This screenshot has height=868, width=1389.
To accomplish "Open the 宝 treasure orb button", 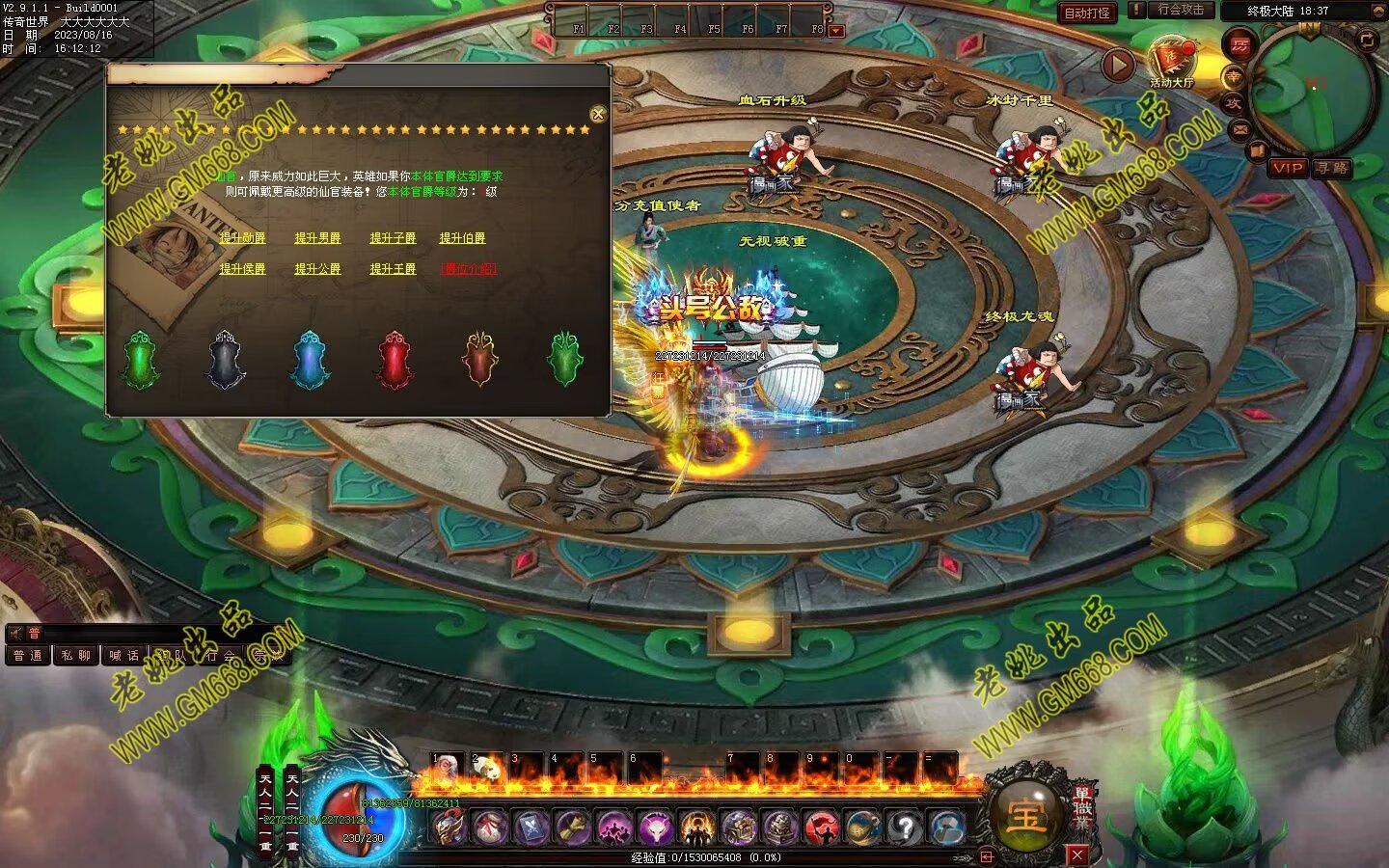I will (x=1026, y=815).
